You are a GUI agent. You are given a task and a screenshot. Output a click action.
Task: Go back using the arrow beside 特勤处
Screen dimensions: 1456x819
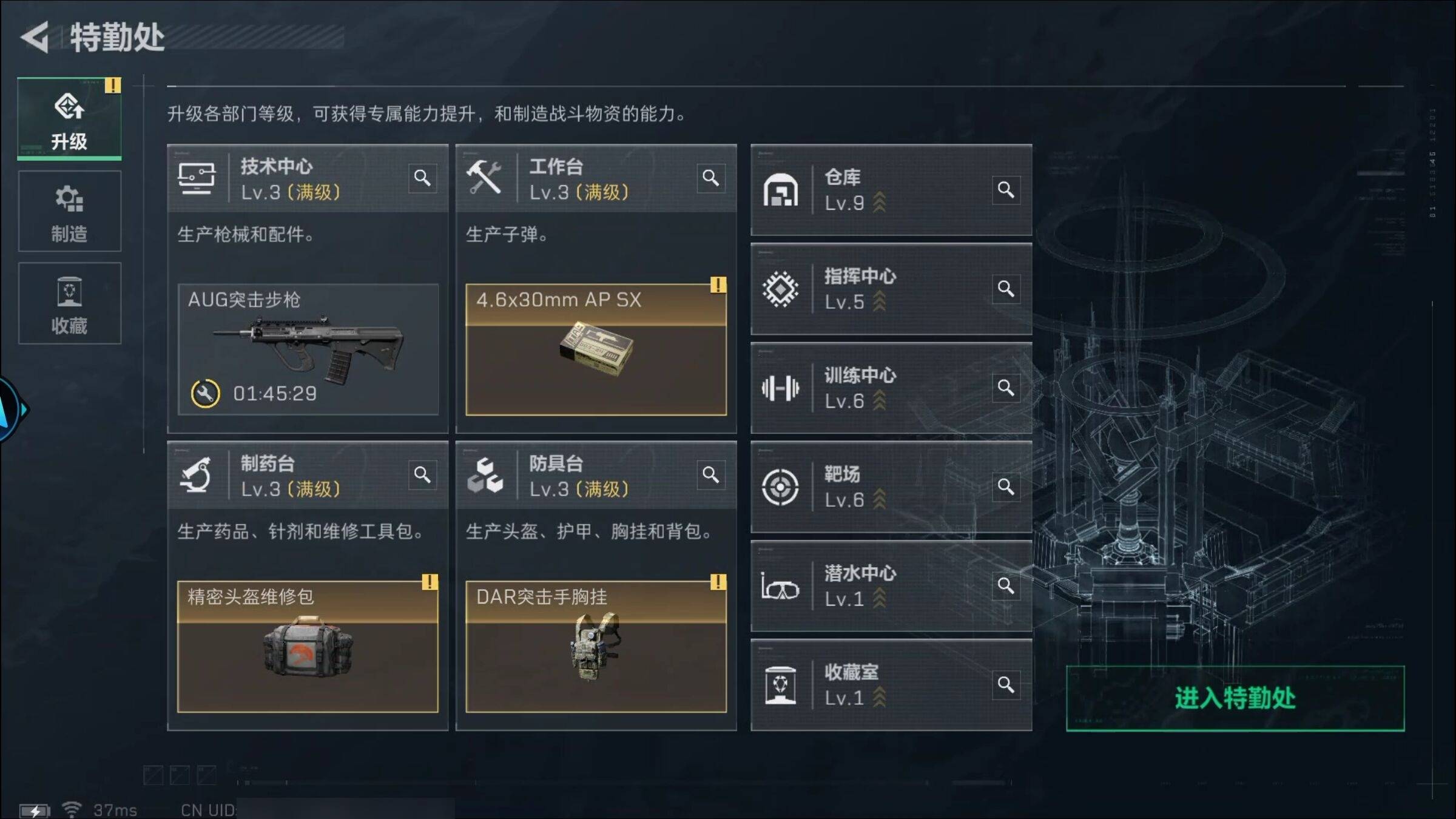pos(35,38)
